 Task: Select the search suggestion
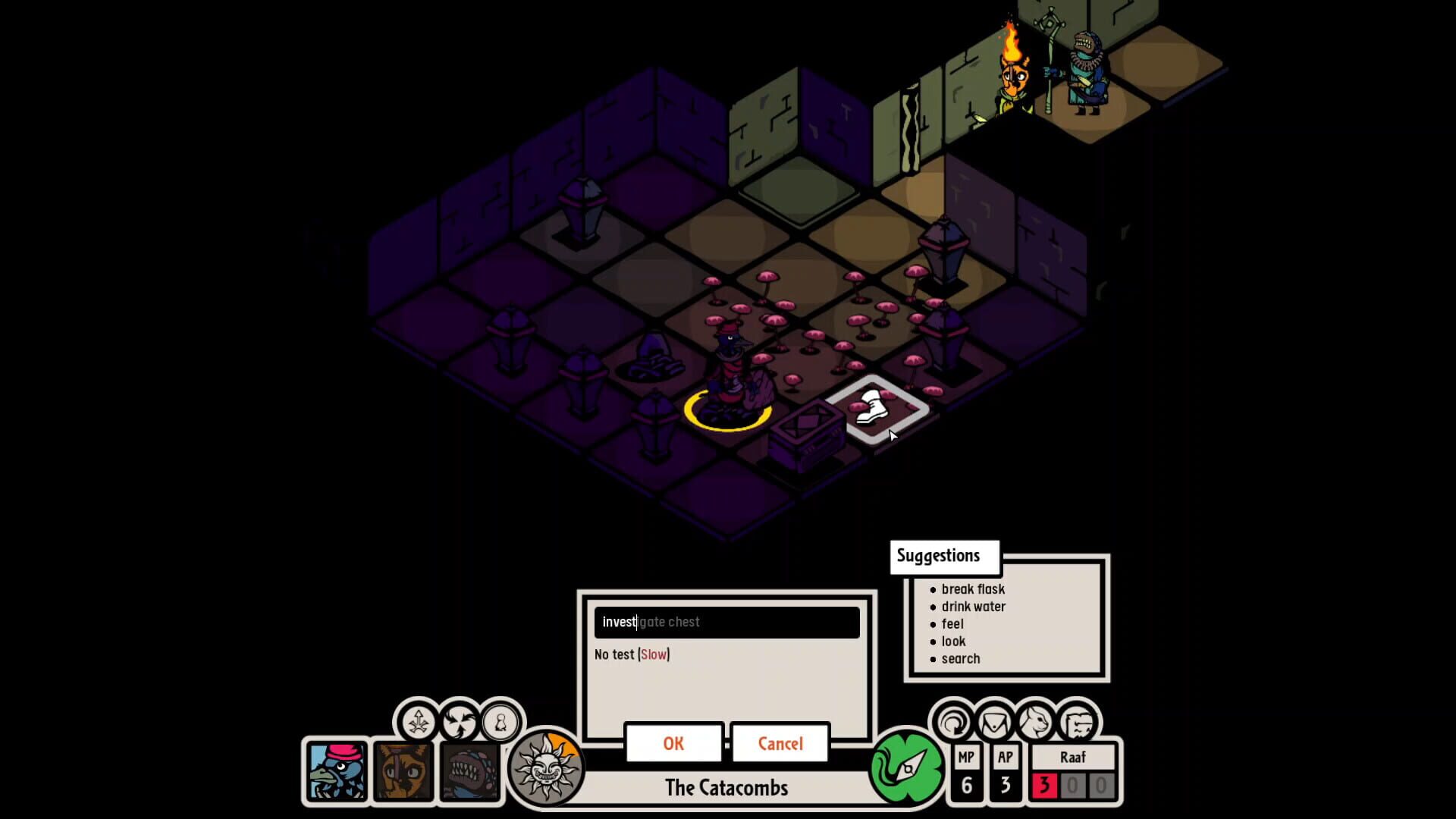(x=961, y=658)
